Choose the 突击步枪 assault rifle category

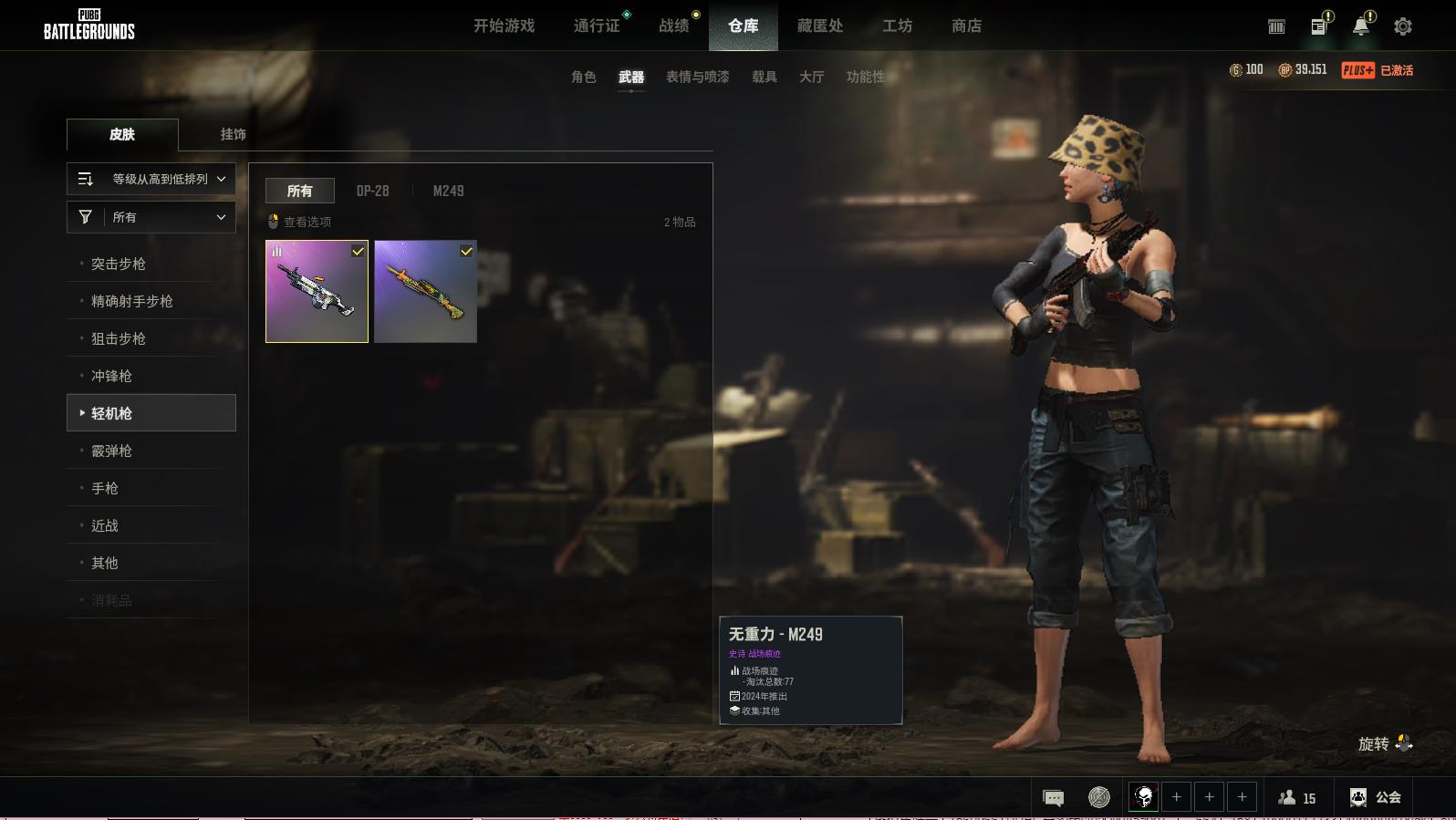click(x=119, y=264)
